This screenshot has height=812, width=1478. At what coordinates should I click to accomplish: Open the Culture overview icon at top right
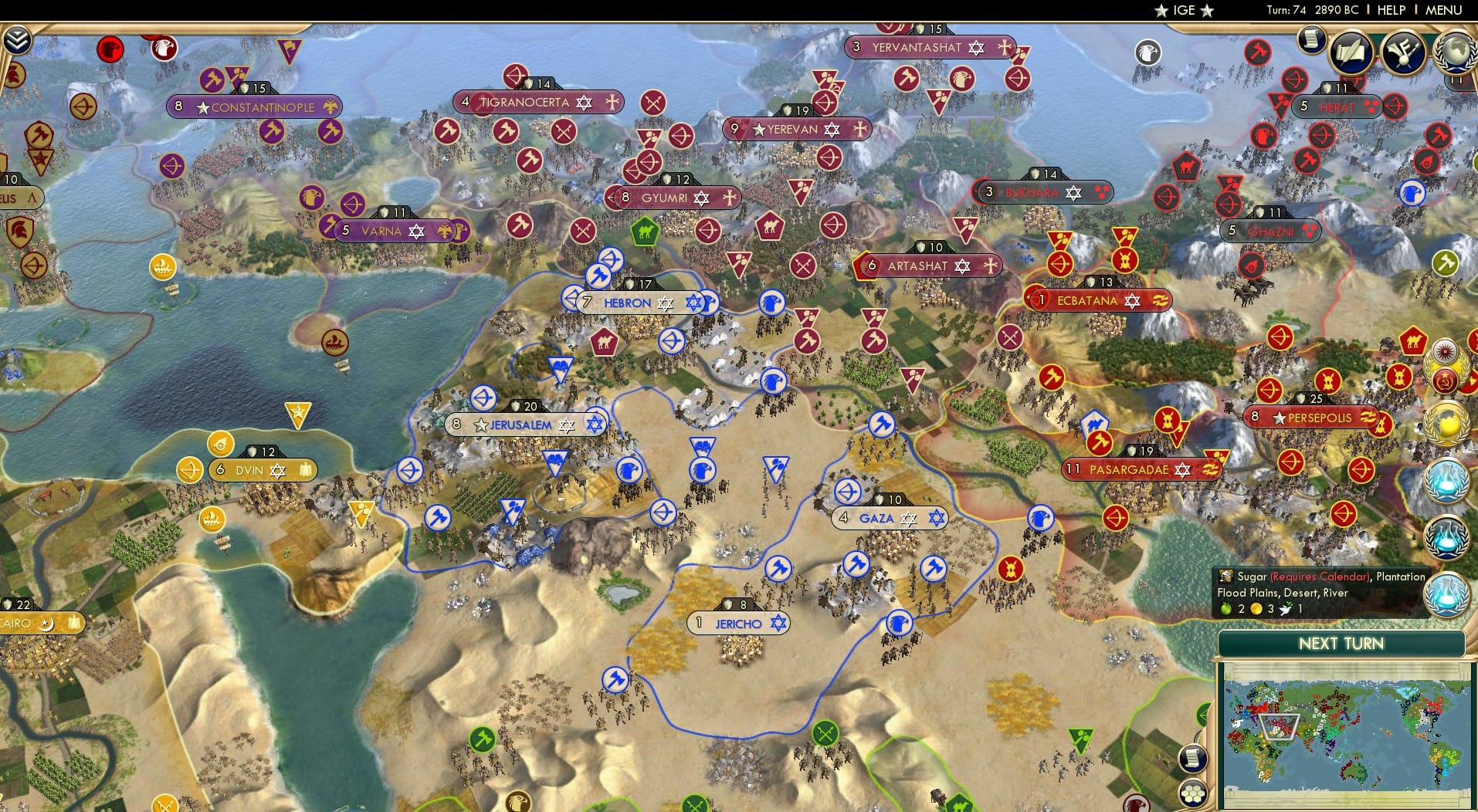click(x=1403, y=51)
